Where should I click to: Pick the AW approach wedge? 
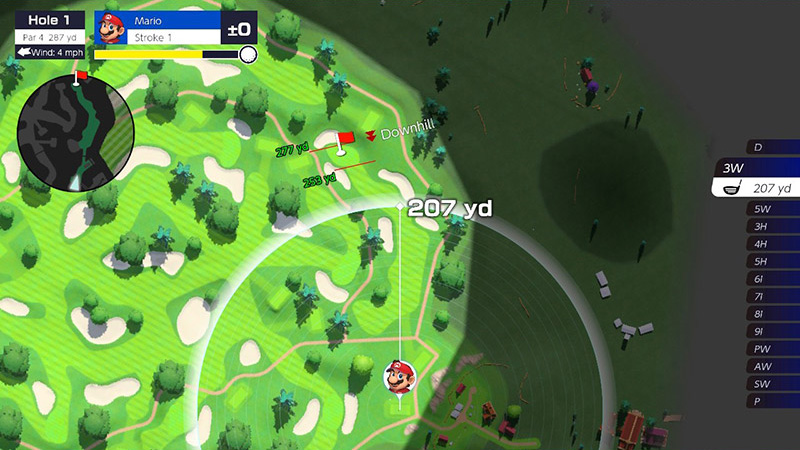(771, 366)
